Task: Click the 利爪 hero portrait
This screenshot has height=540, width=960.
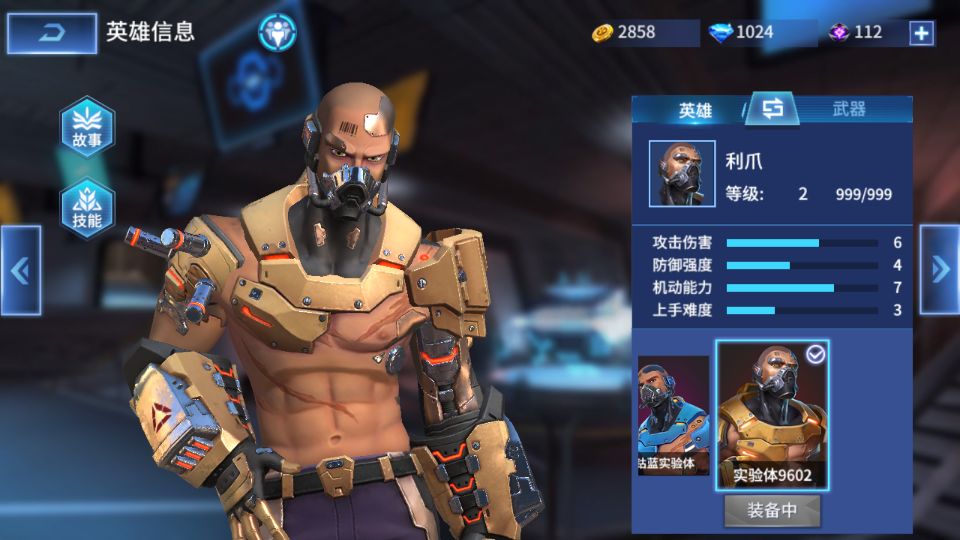Action: 682,174
